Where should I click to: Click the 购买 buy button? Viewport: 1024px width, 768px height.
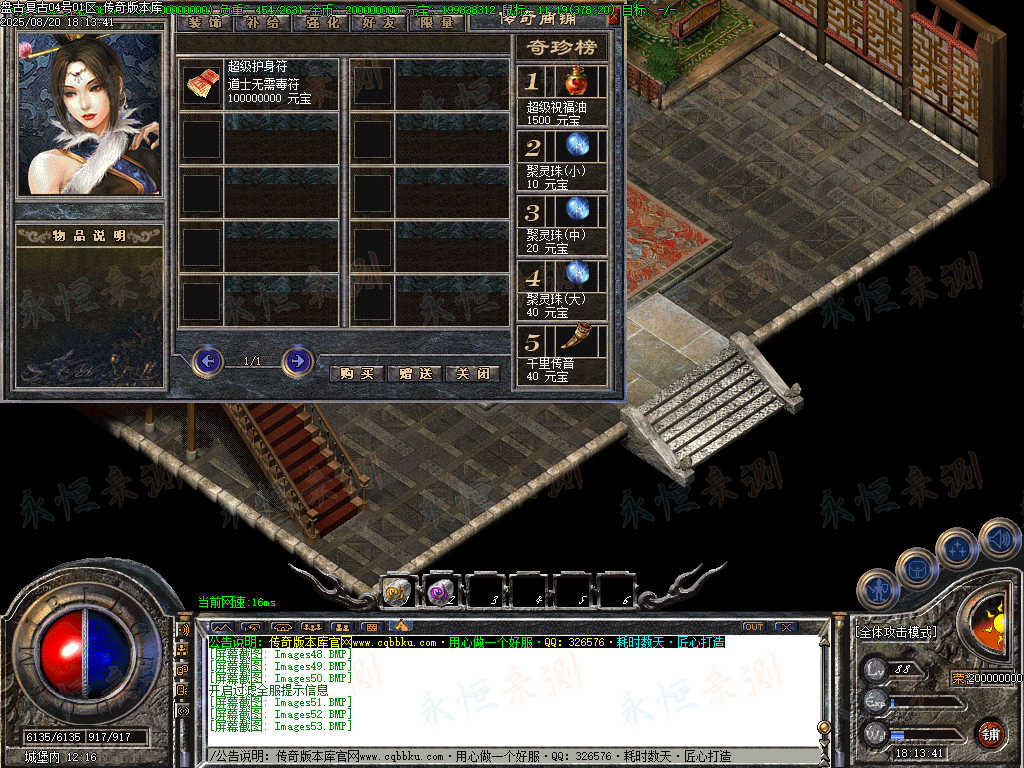[x=357, y=373]
